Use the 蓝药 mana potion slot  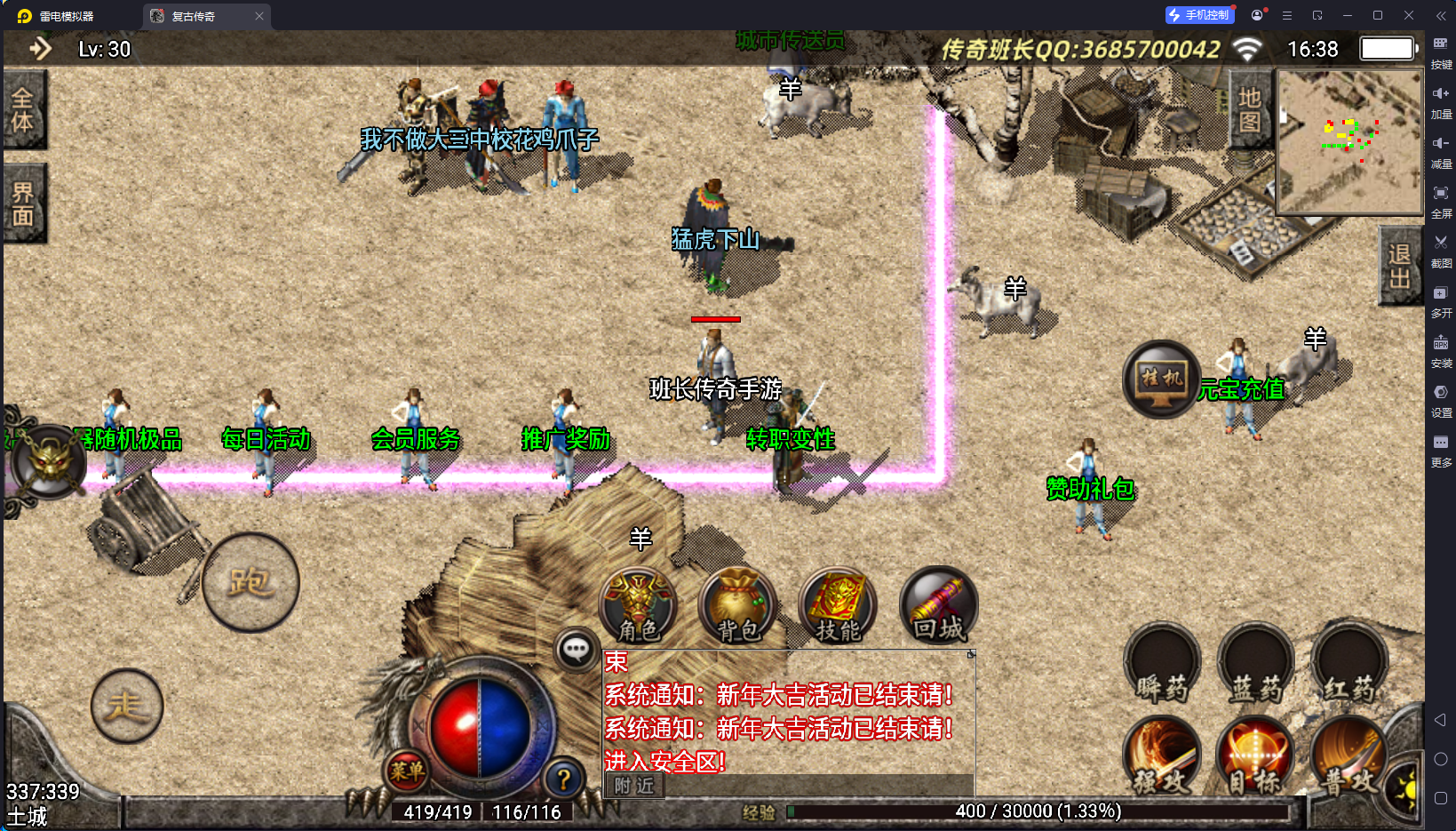click(x=1256, y=665)
